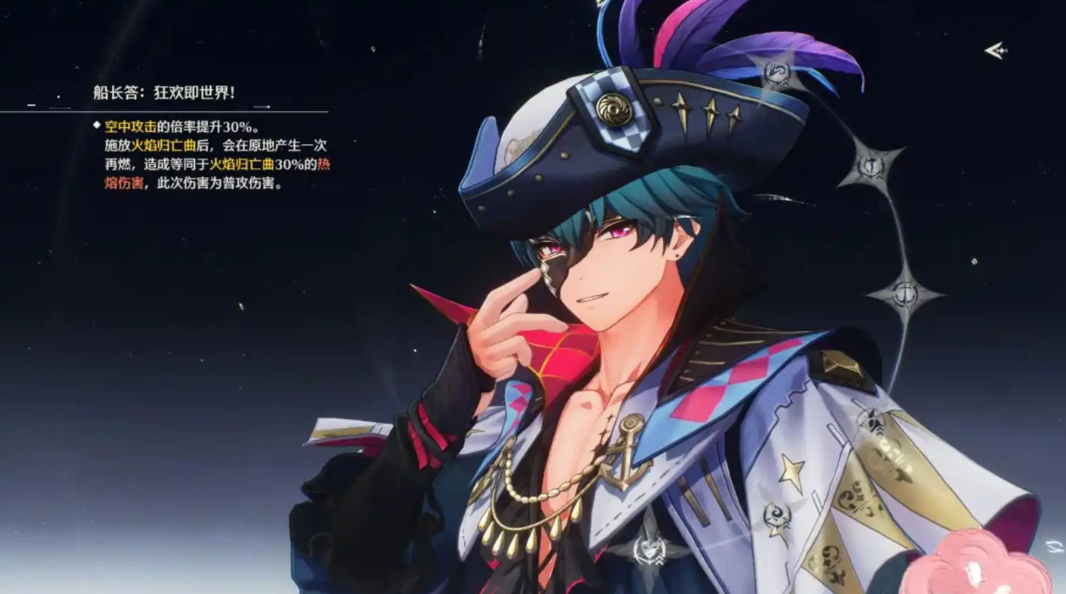This screenshot has height=594, width=1066.
Task: Choose the chain node beneath the anchor brooch
Action: pyautogui.click(x=650, y=549)
